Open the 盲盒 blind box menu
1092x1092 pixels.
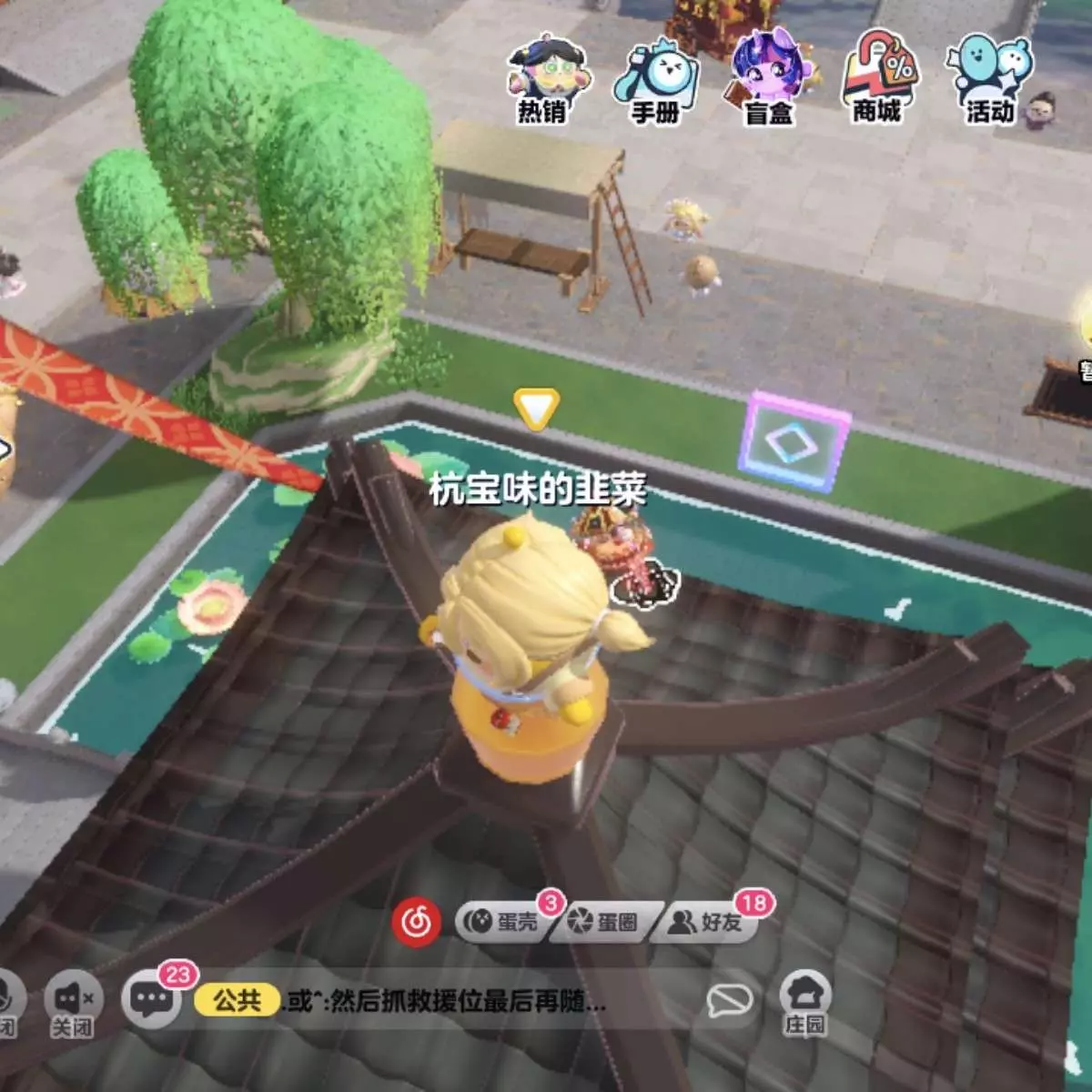(x=769, y=80)
